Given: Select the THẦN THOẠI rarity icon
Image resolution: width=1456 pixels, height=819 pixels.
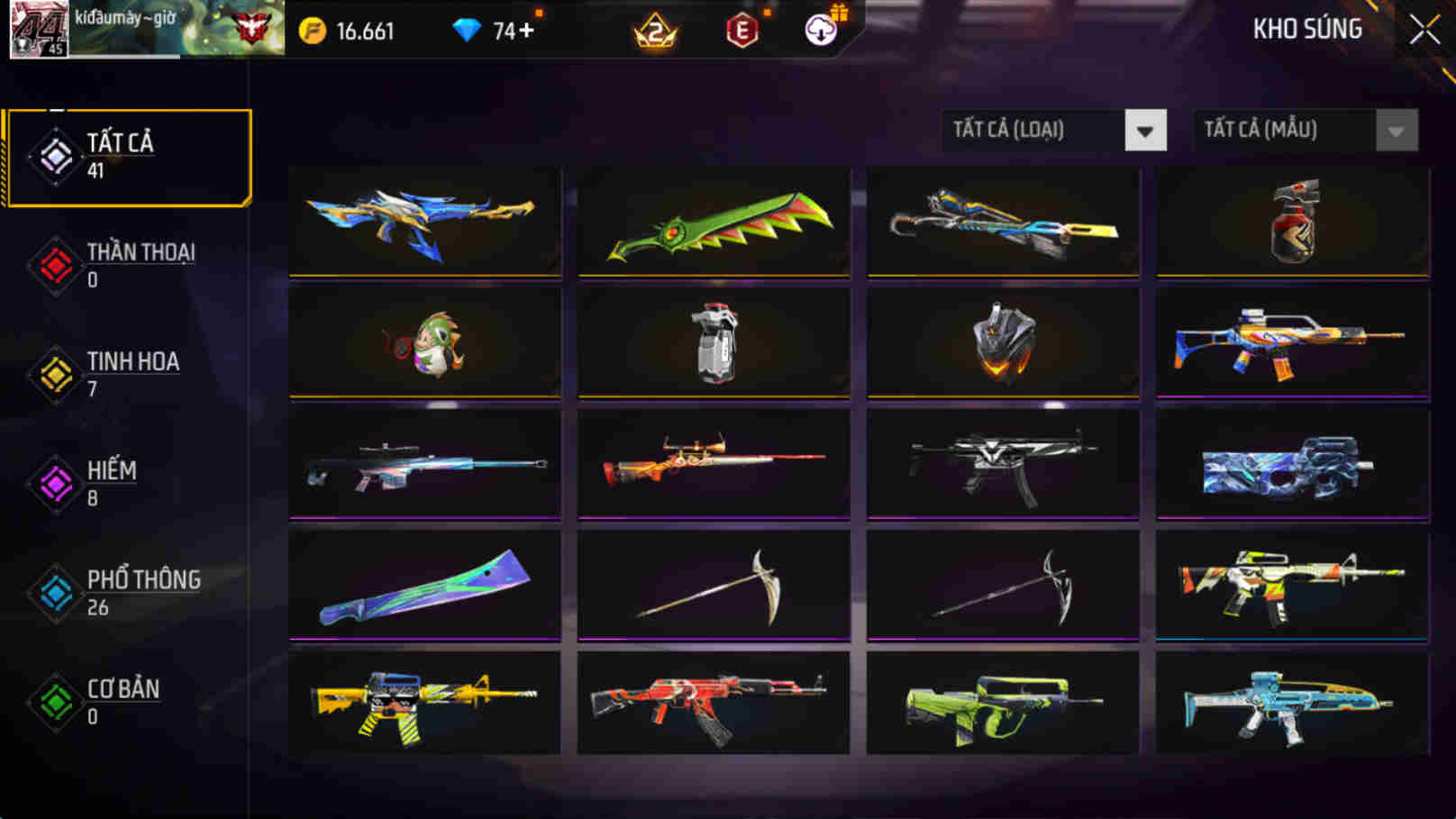Looking at the screenshot, I should [x=54, y=266].
